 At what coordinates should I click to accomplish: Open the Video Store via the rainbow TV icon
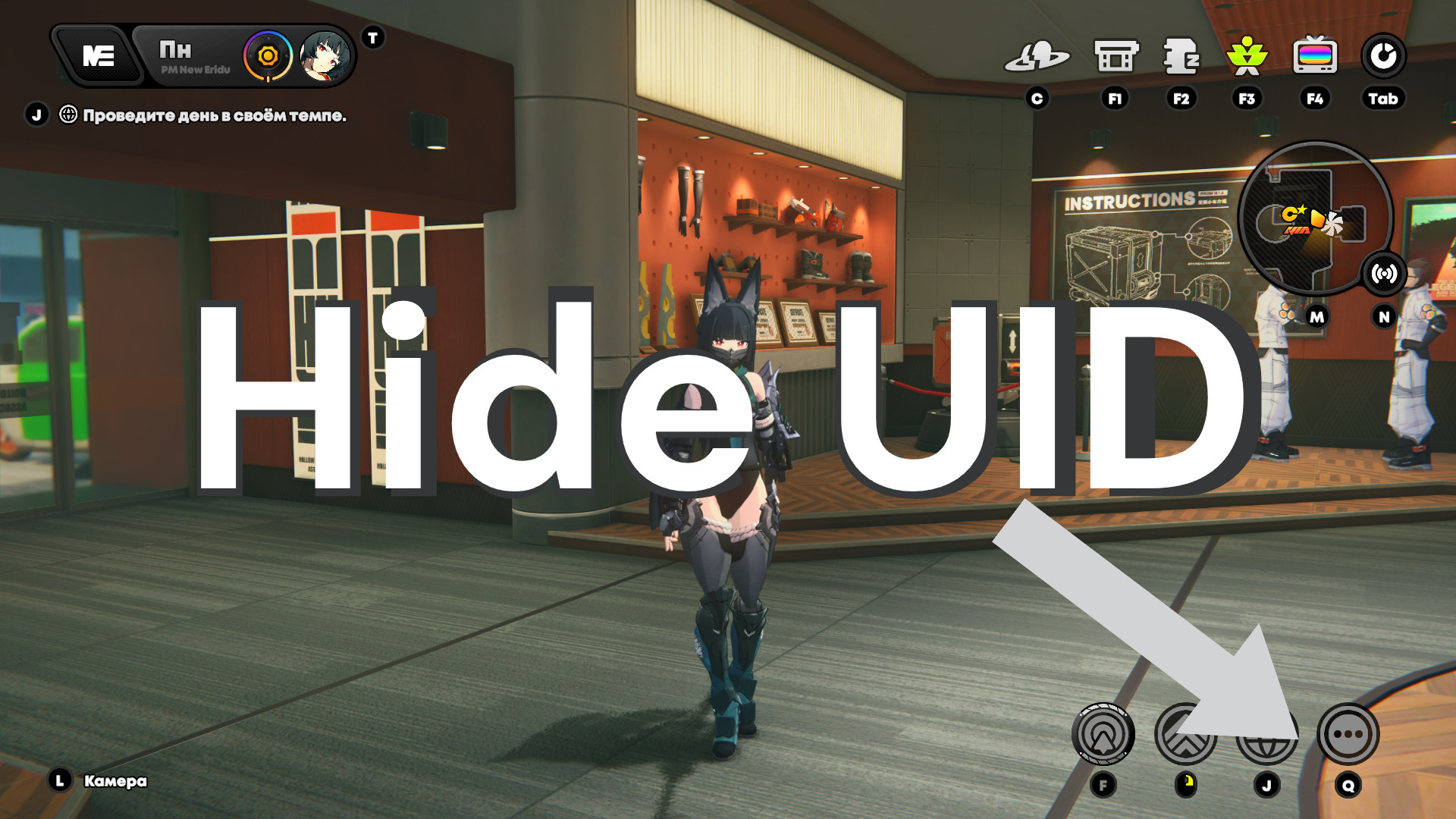(1314, 55)
